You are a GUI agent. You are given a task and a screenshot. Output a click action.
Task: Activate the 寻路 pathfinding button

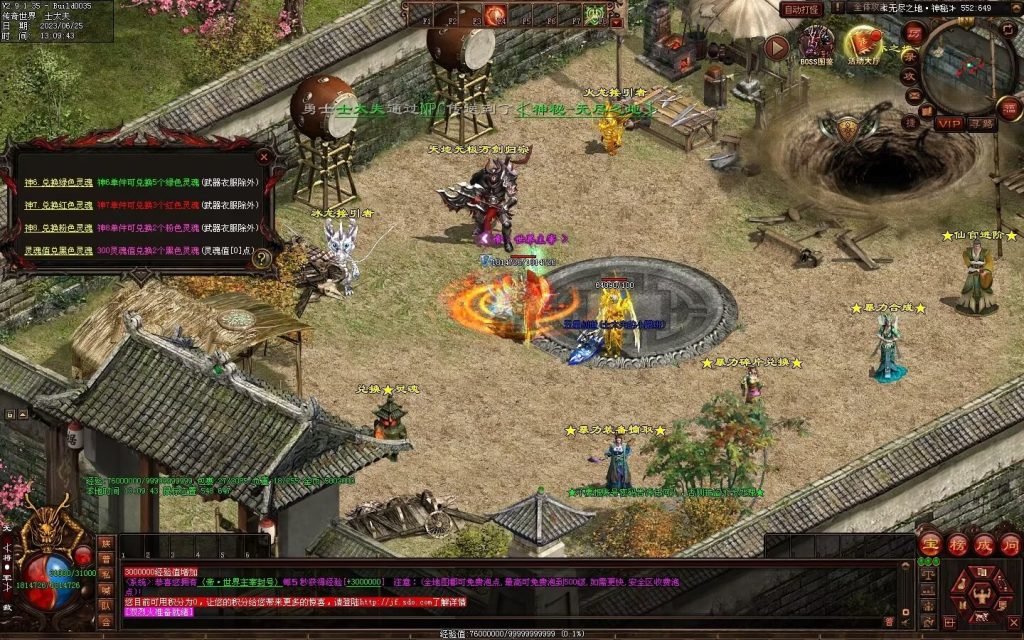(981, 123)
